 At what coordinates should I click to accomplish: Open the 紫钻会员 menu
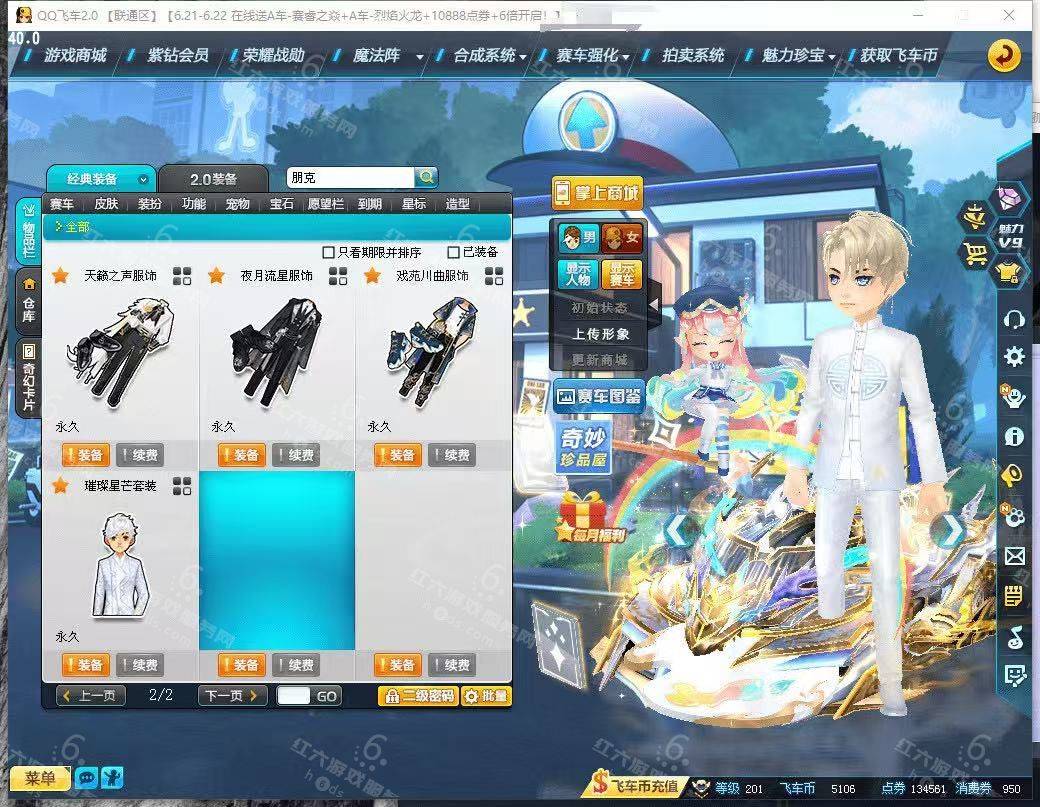coord(177,56)
